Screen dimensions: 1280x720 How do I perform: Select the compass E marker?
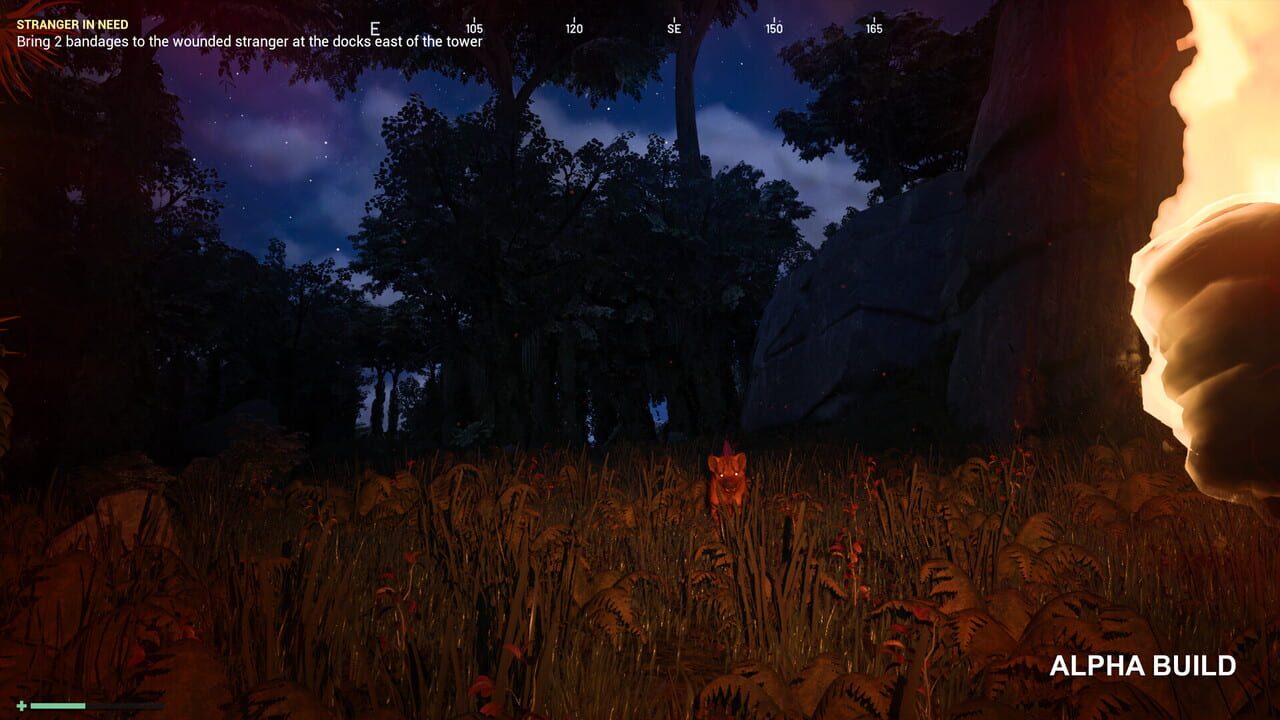click(375, 28)
